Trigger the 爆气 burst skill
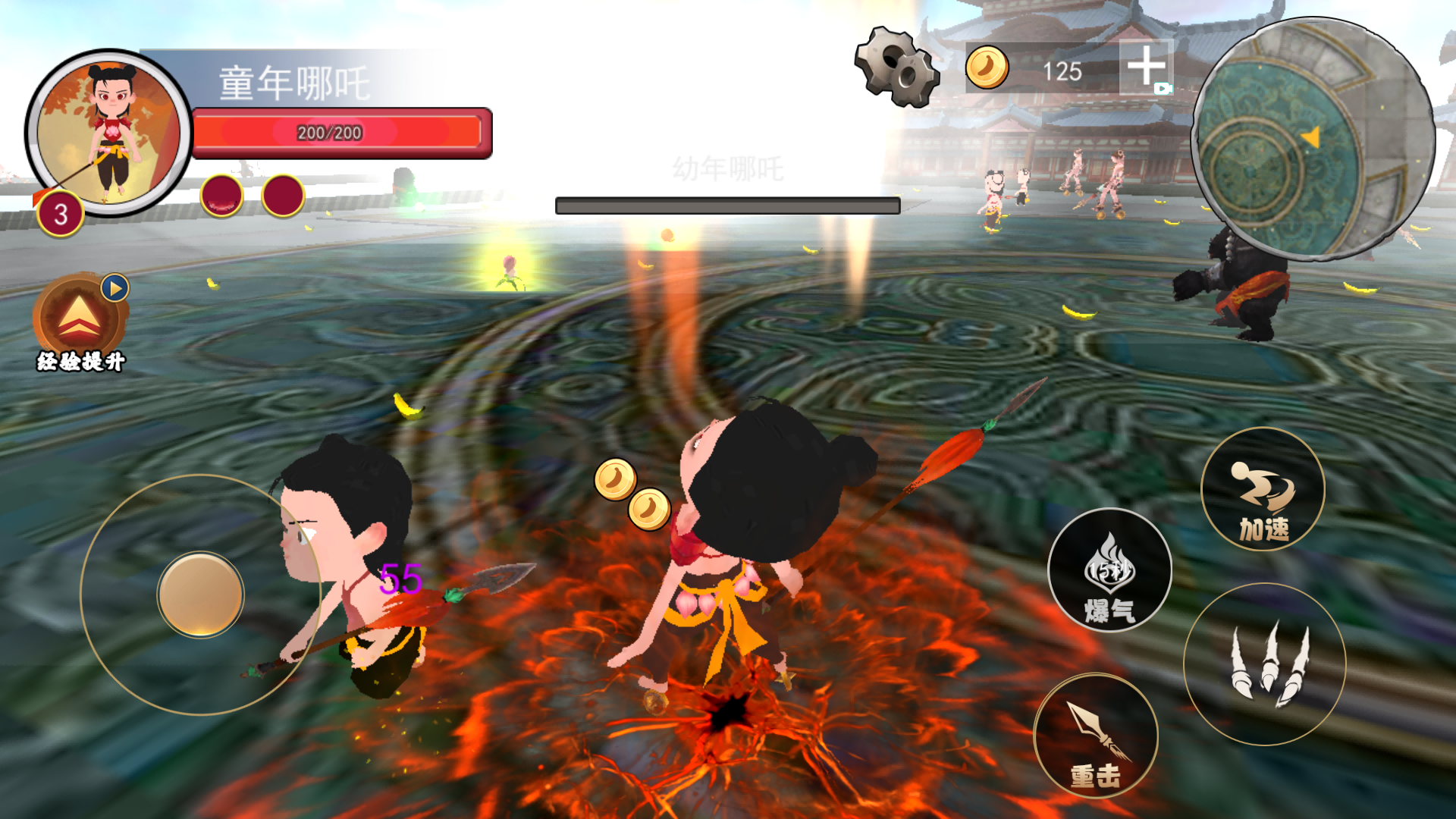 1109,570
